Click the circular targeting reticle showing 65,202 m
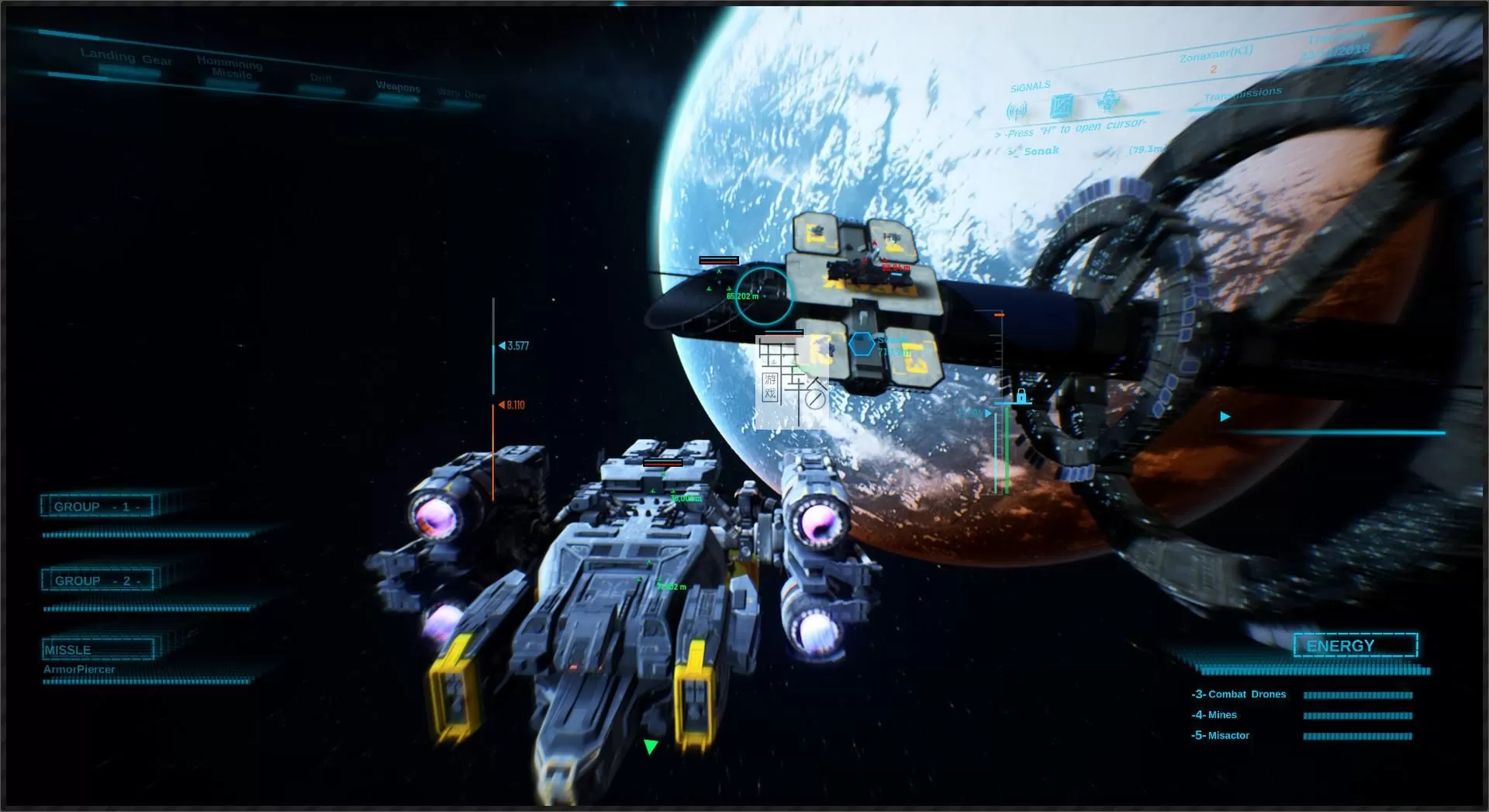1489x812 pixels. click(764, 297)
